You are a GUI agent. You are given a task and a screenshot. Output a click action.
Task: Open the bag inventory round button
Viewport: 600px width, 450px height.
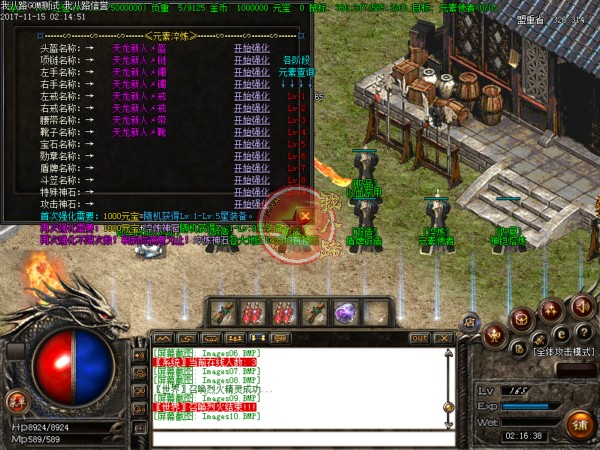pos(520,318)
